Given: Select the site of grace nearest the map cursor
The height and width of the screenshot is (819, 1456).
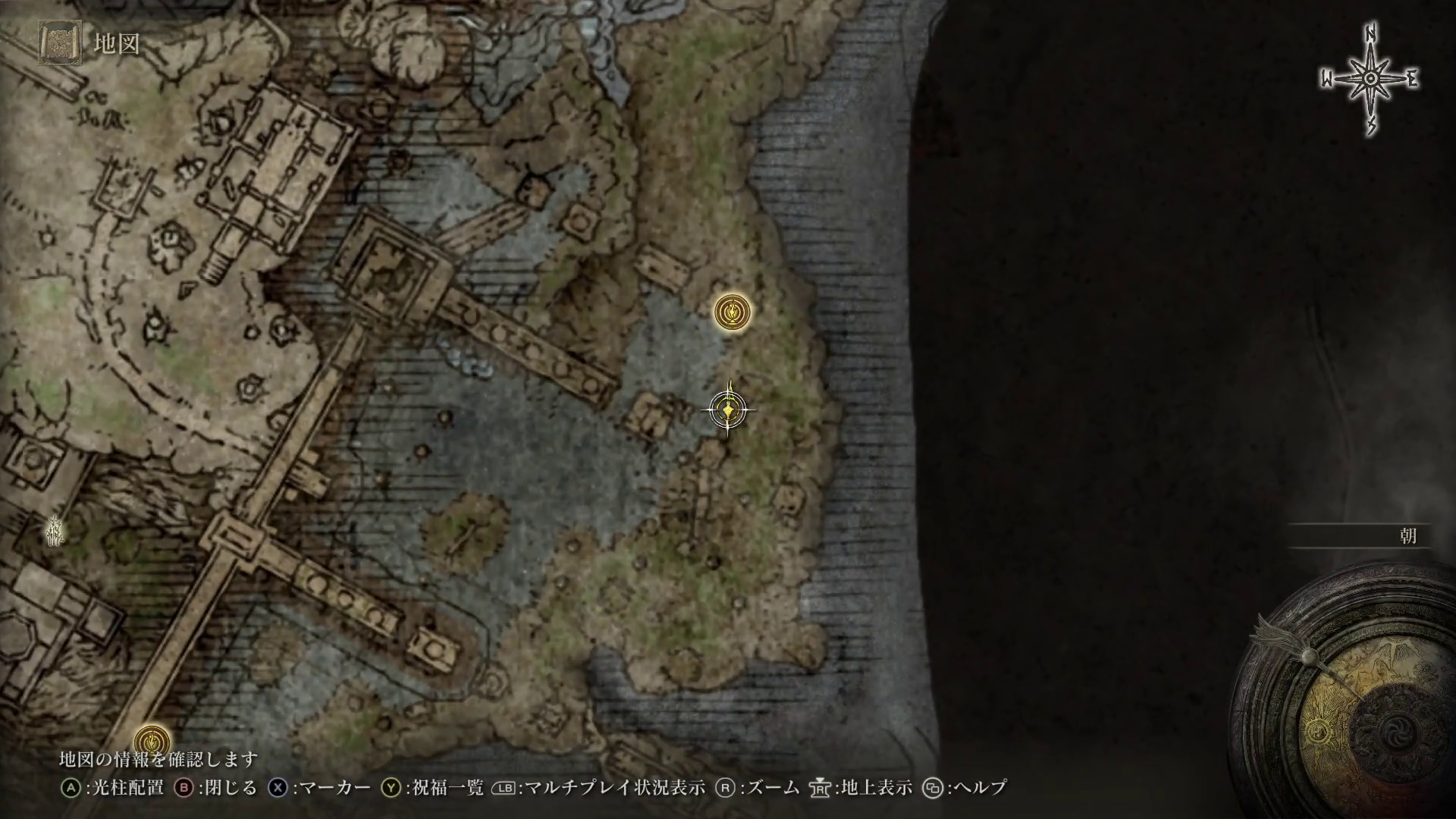Looking at the screenshot, I should click(733, 312).
